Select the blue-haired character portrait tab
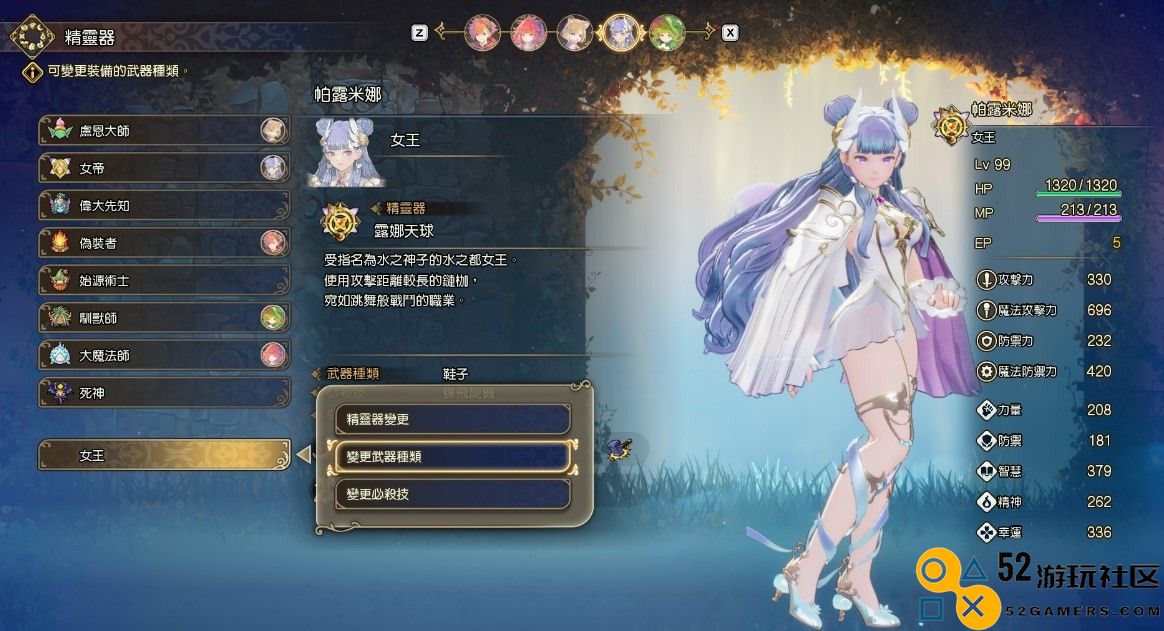Screen dimensions: 1164x631 pyautogui.click(x=621, y=33)
